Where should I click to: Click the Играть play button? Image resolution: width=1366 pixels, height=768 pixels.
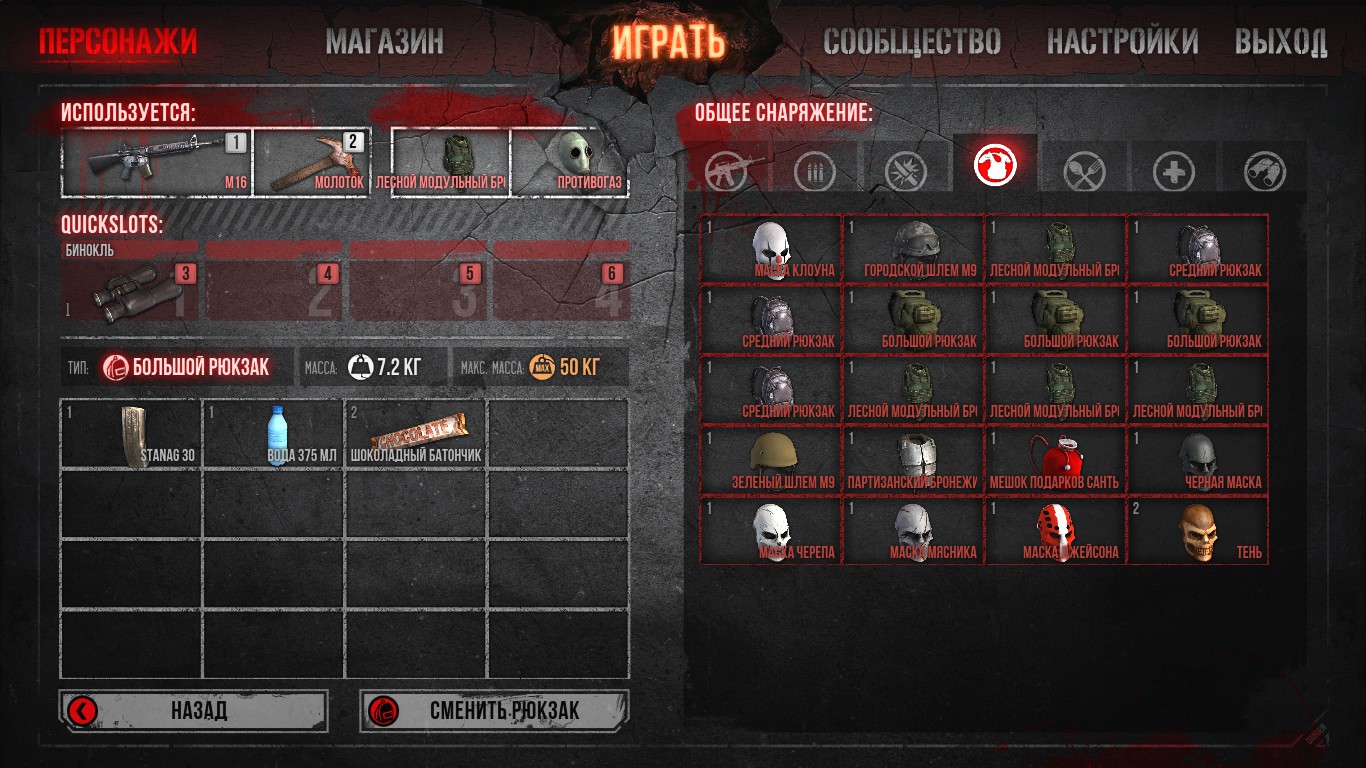pos(668,42)
